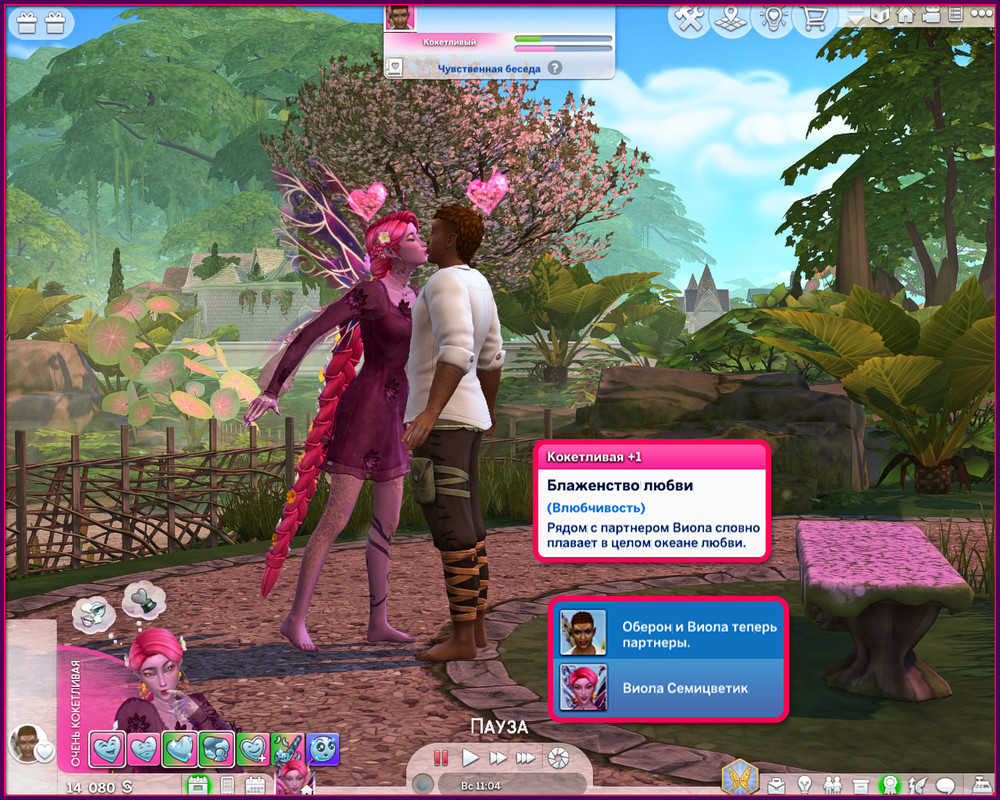The width and height of the screenshot is (1000, 800).
Task: Set ultra speed with triple-arrow button
Action: click(x=525, y=757)
